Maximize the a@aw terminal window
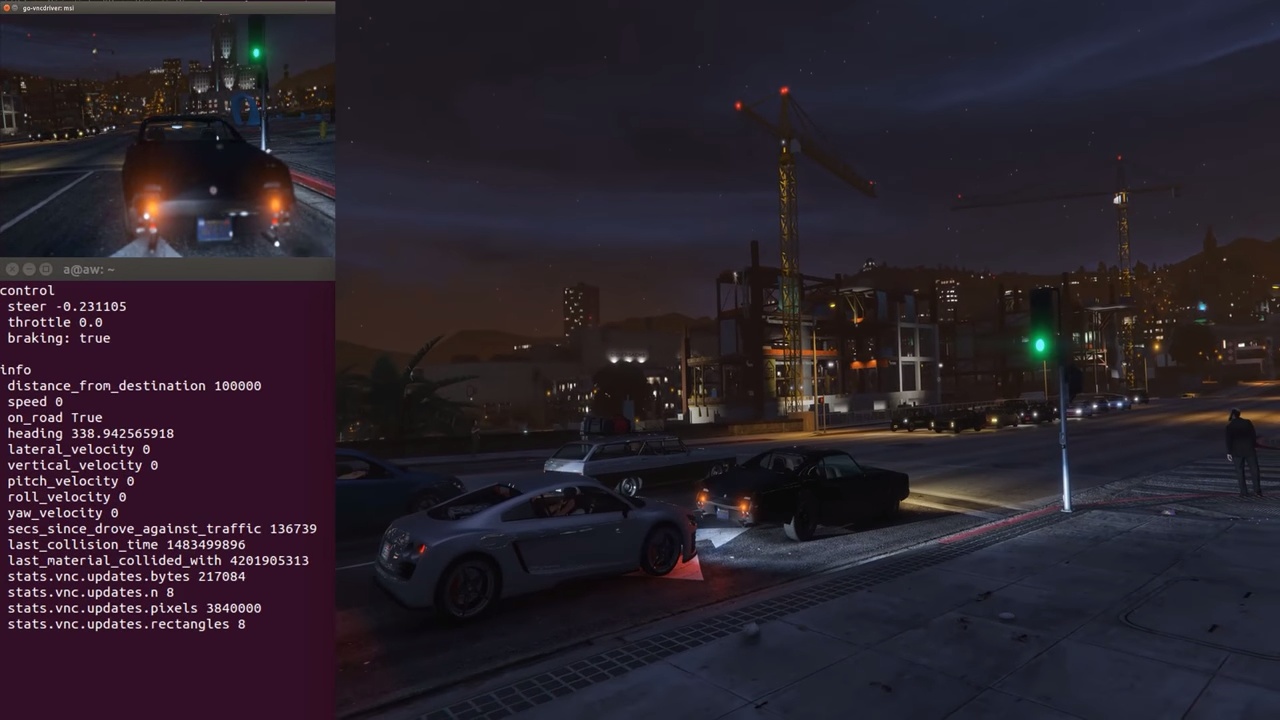Screen dimensions: 1280x720 (x=47, y=270)
